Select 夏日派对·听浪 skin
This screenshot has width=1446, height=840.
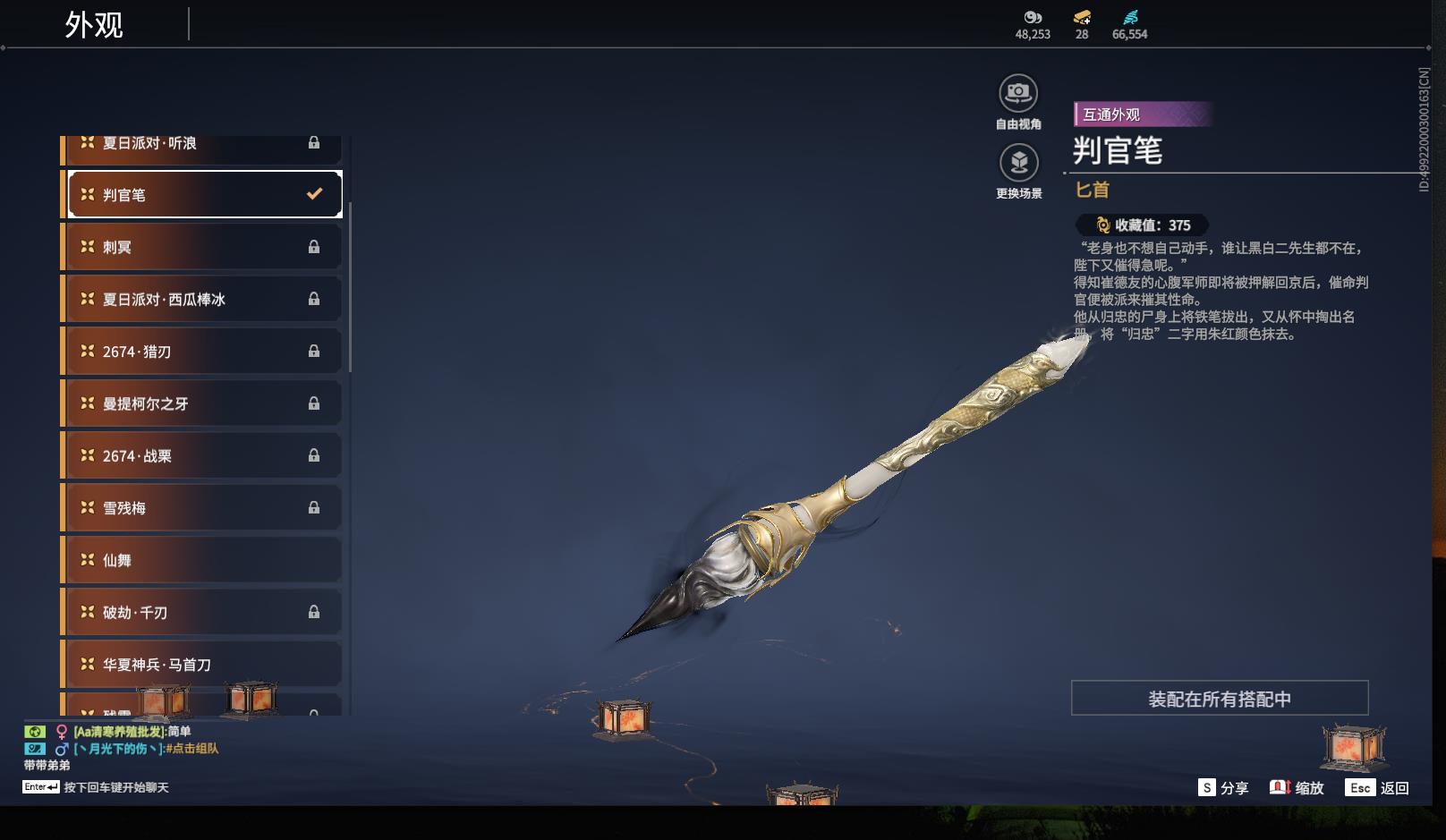(x=204, y=145)
